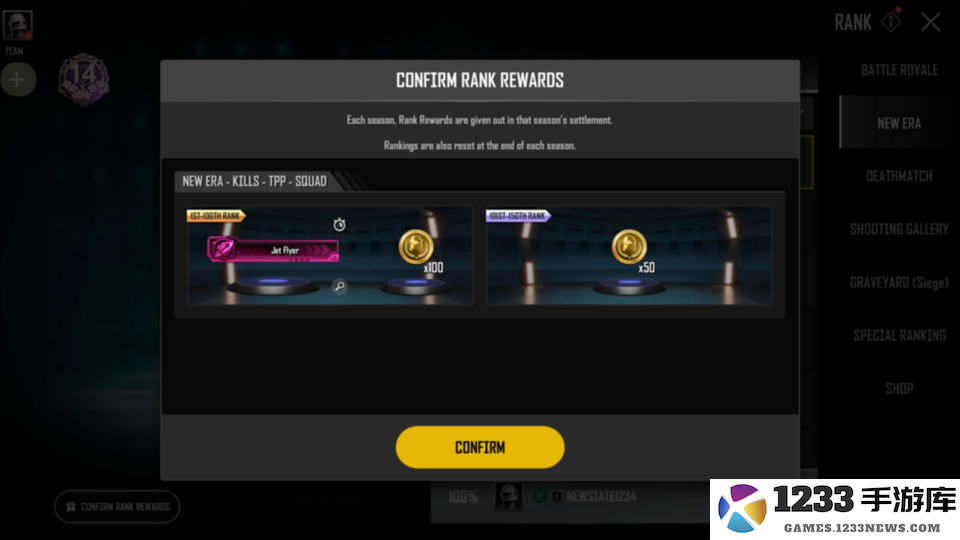Open the Shooting Gallery ranking tab
Screen dimensions: 960x540
point(899,229)
